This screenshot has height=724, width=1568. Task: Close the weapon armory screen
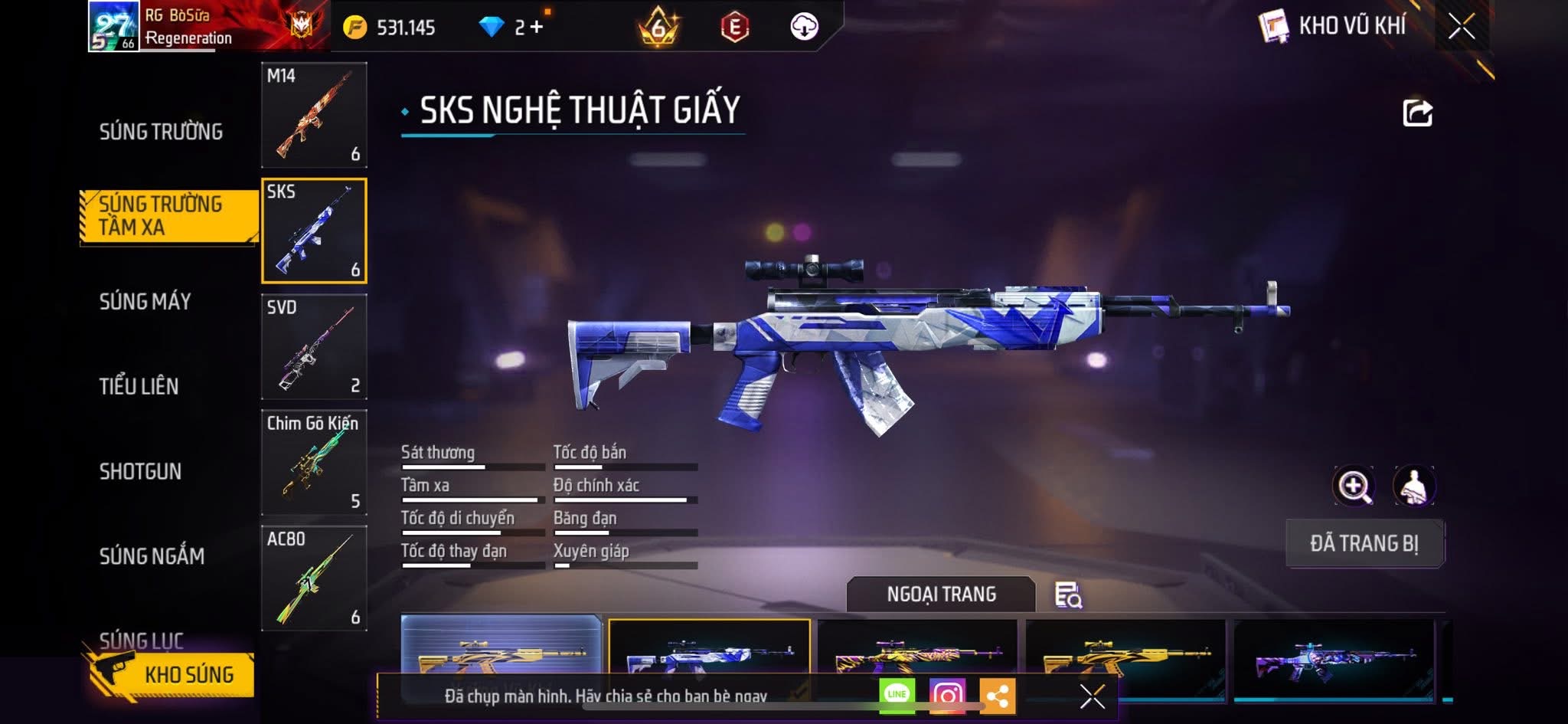(x=1461, y=27)
